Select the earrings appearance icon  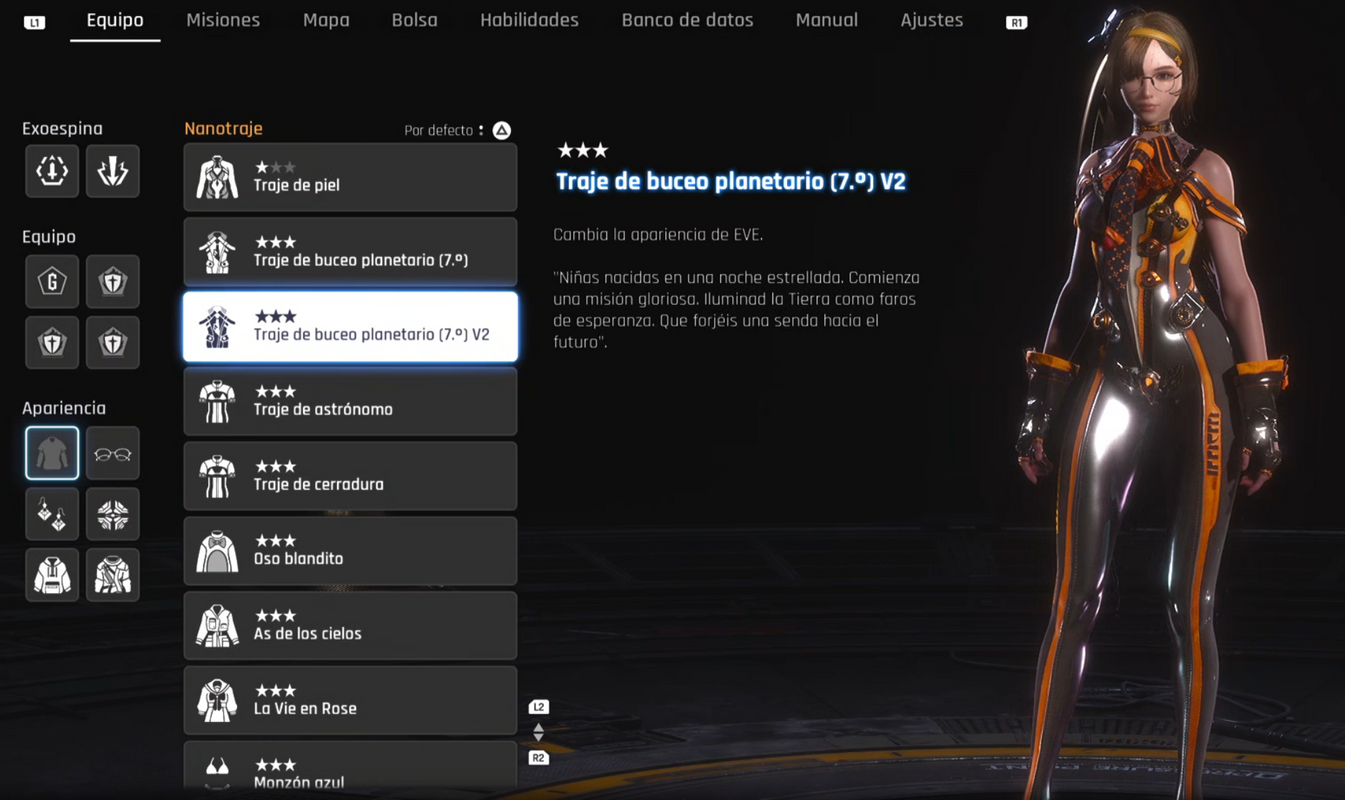point(51,513)
